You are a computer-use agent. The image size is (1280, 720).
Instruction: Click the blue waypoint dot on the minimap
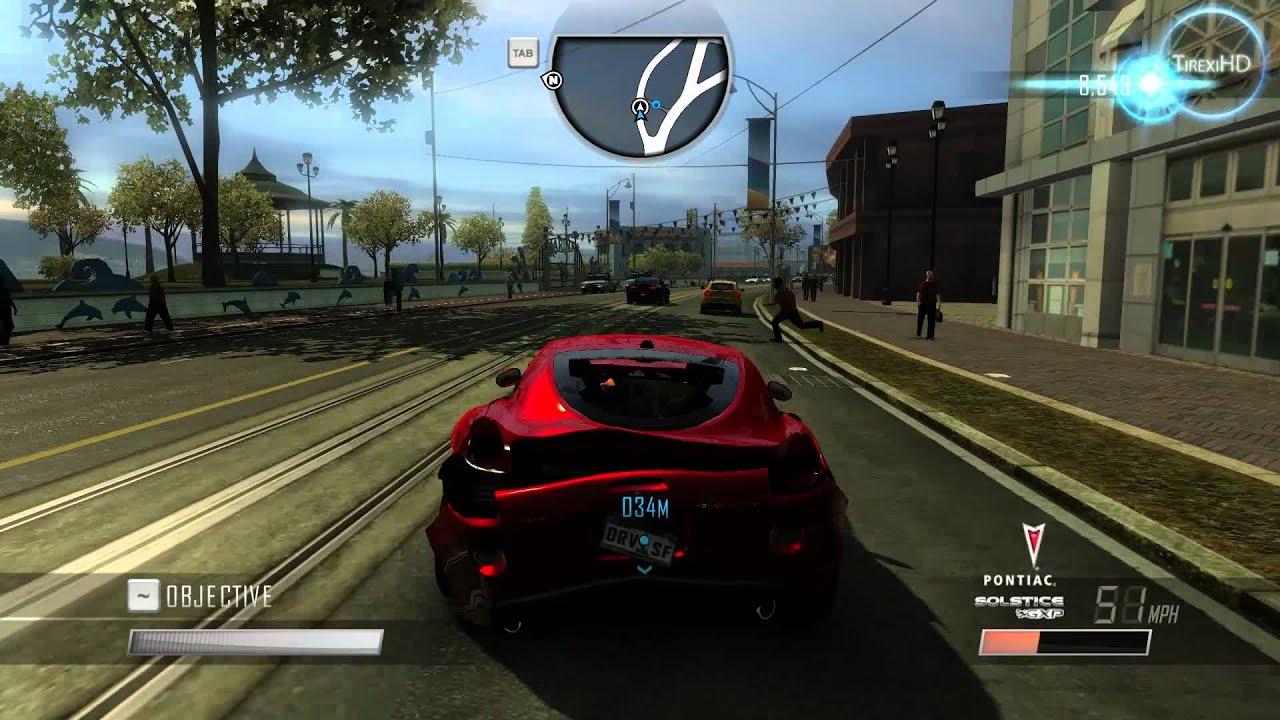coord(656,104)
